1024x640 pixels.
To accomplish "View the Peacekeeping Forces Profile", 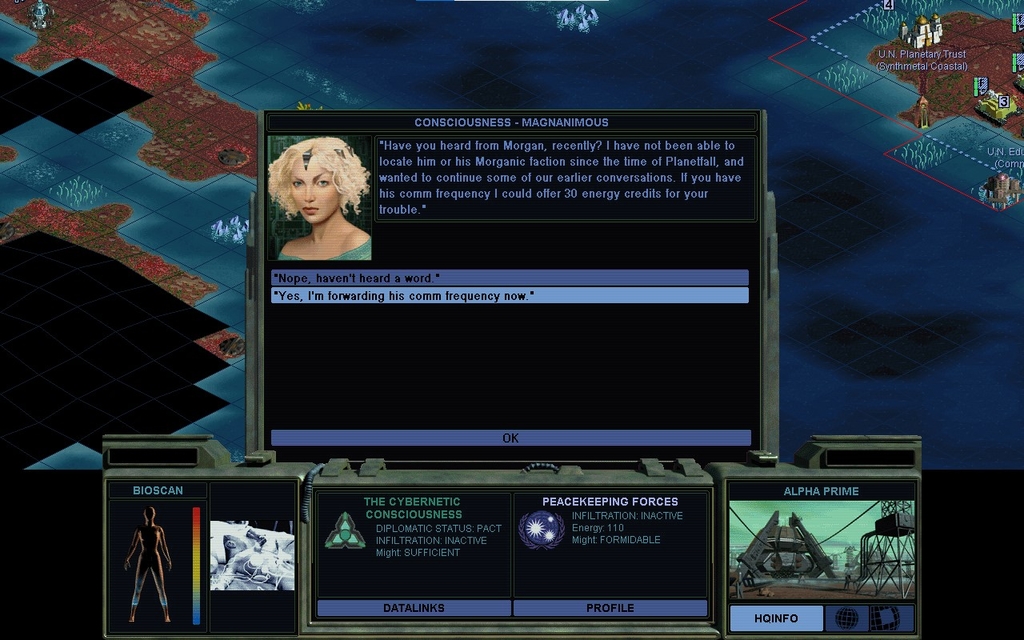I will click(610, 608).
